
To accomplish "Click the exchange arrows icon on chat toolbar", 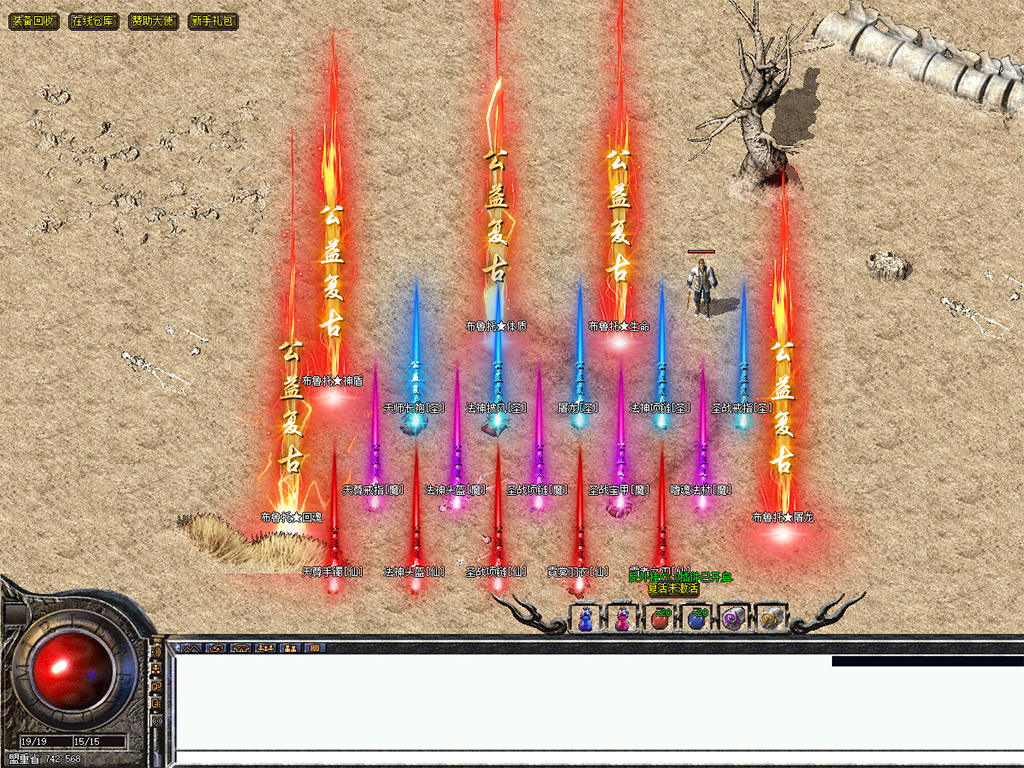I will (x=216, y=648).
